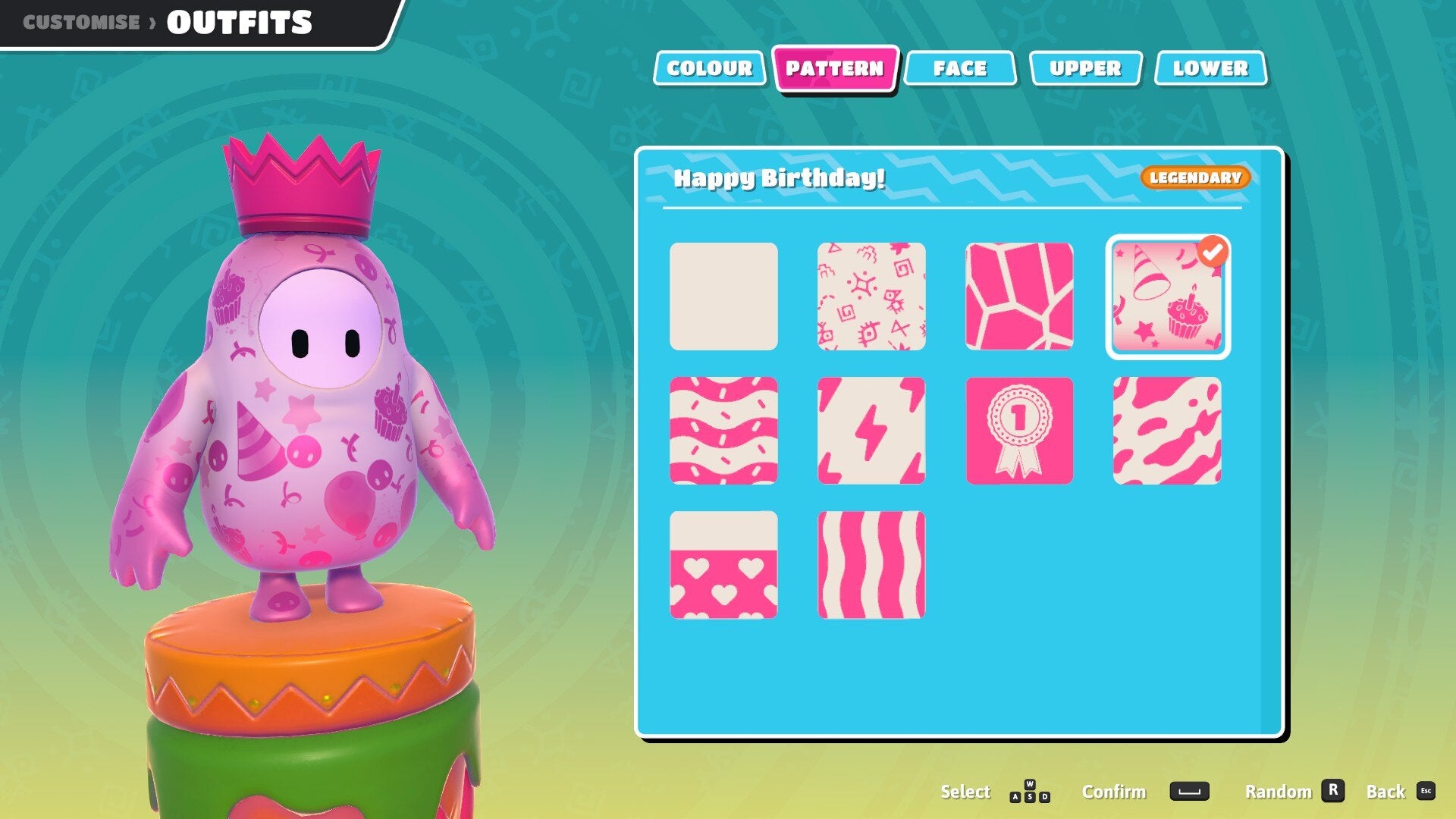Image resolution: width=1456 pixels, height=819 pixels.
Task: Switch to the Colour tab
Action: click(x=709, y=68)
